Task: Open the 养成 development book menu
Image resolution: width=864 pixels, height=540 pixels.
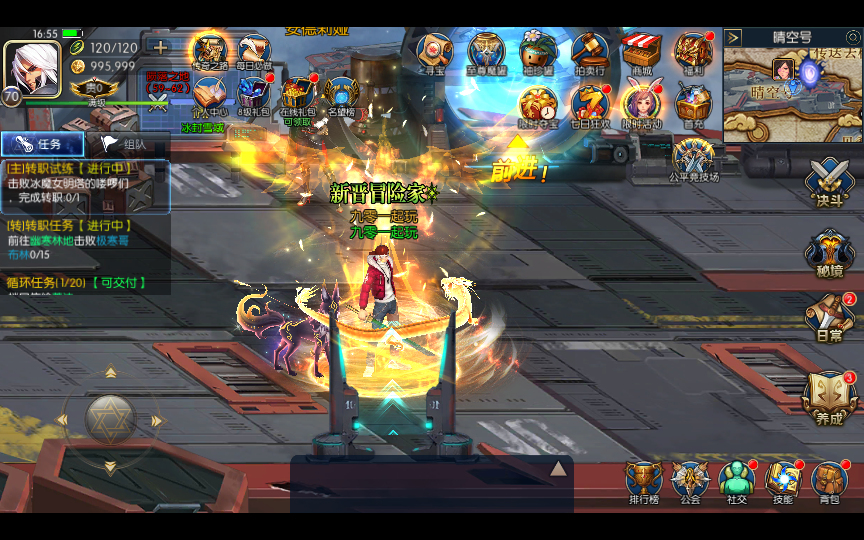Action: click(x=829, y=396)
